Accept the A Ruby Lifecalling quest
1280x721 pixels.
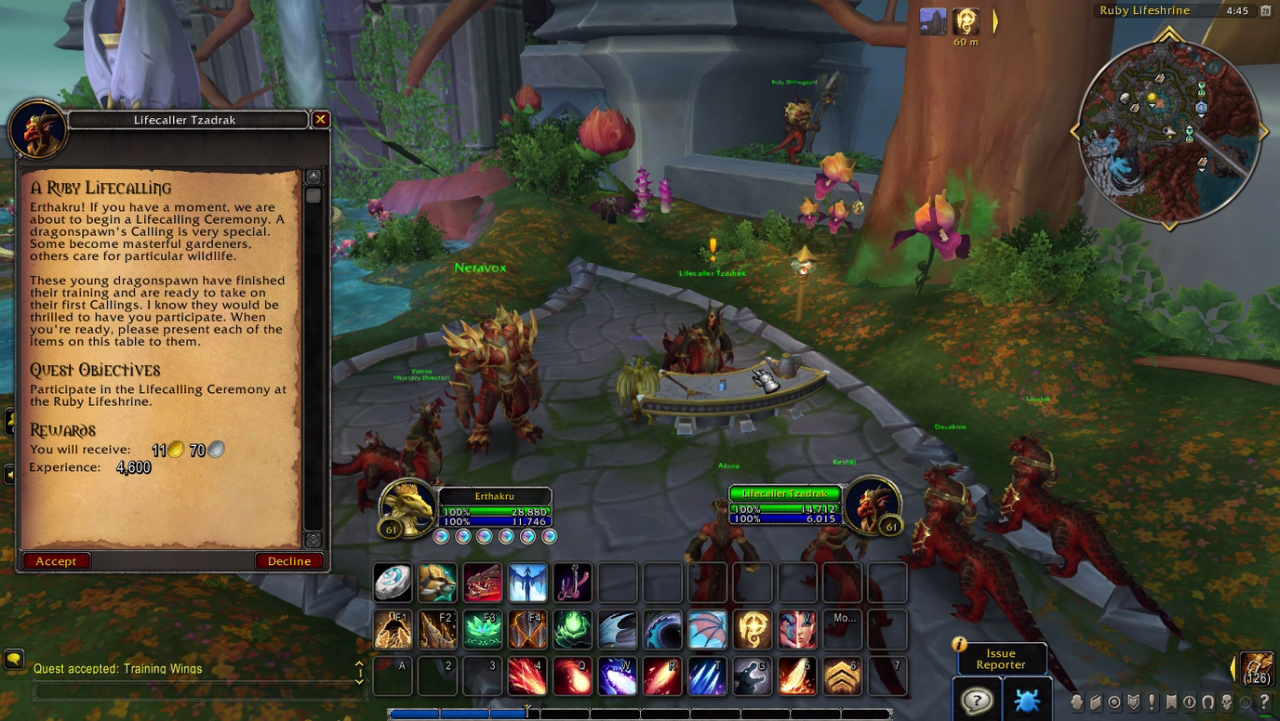pyautogui.click(x=56, y=561)
